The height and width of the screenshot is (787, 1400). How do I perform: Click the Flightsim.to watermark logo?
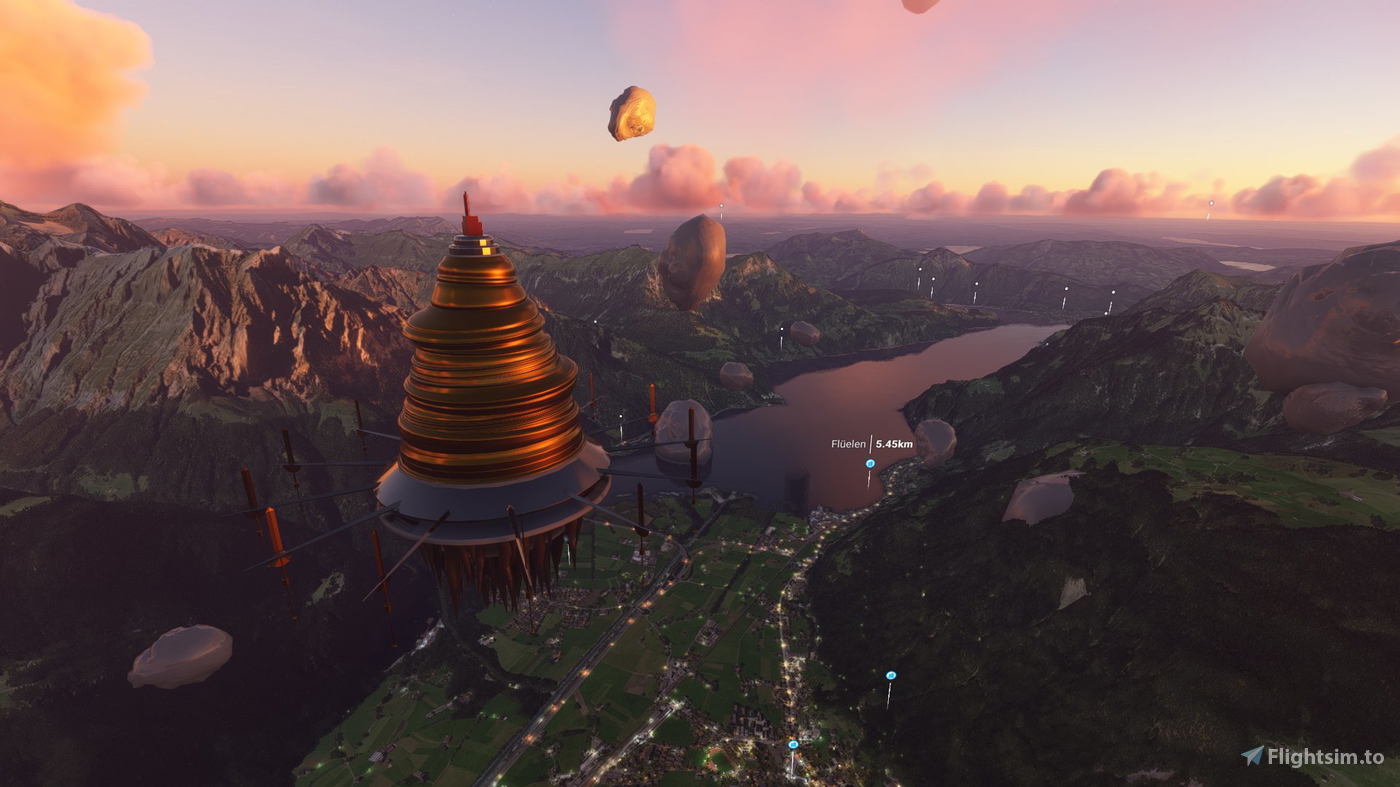pyautogui.click(x=1312, y=757)
